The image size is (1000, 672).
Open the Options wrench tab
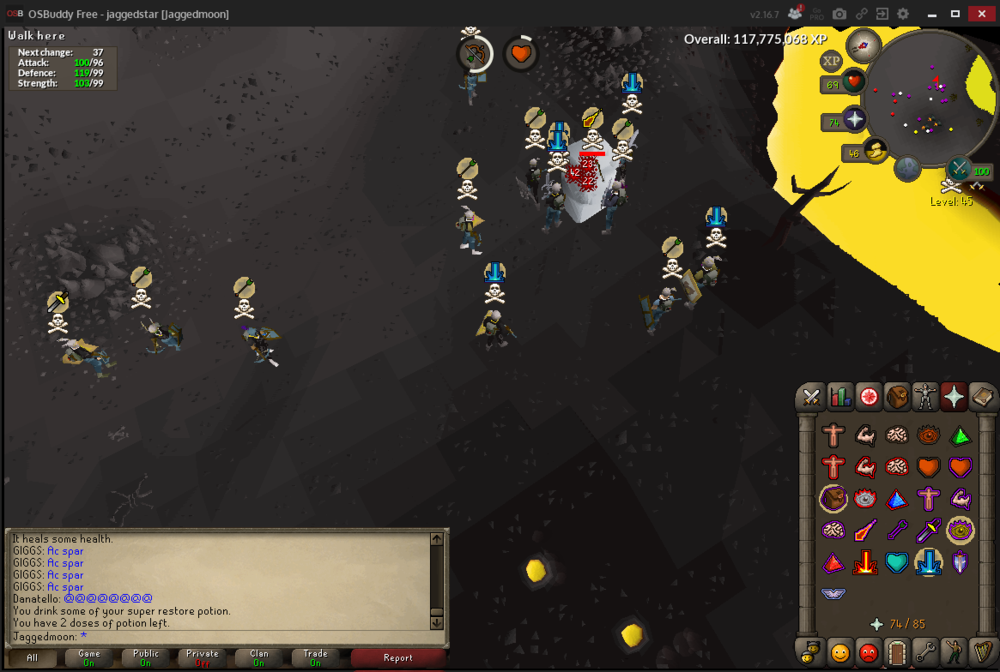click(x=926, y=652)
